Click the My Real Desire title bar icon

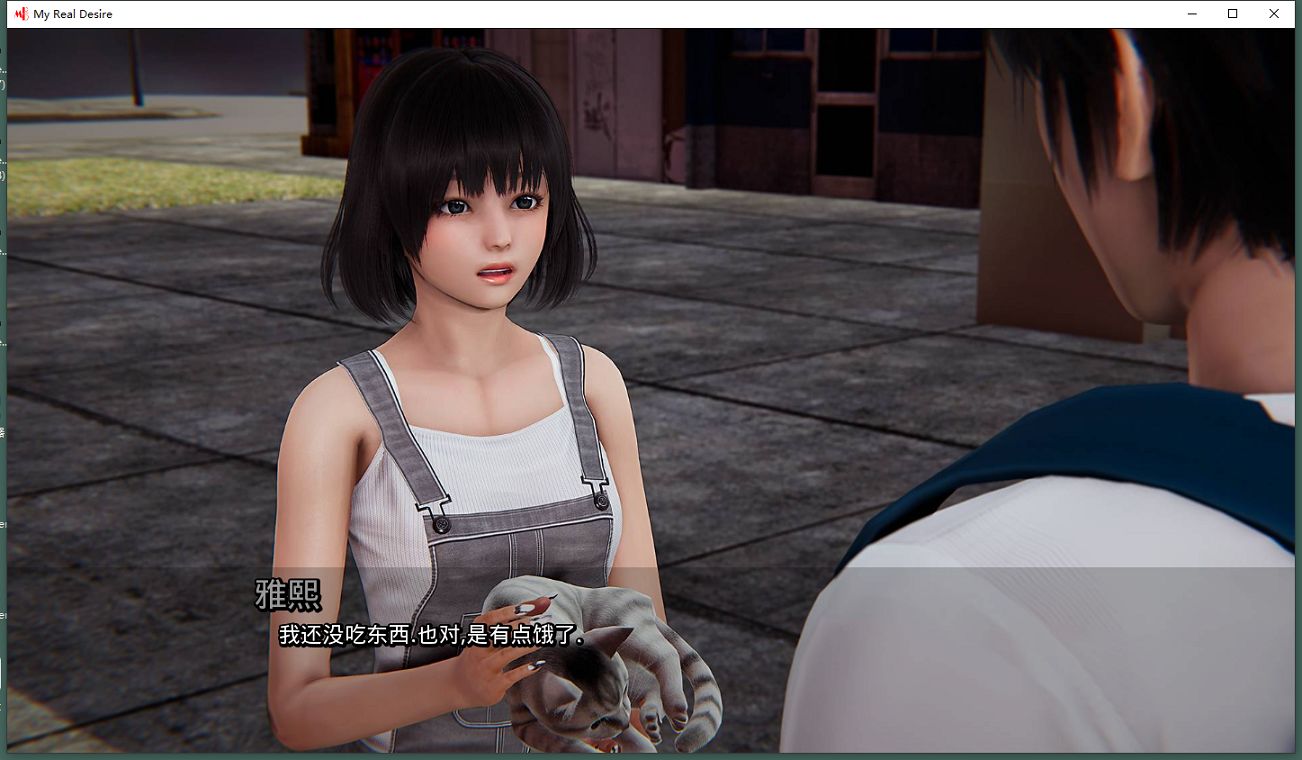(23, 13)
